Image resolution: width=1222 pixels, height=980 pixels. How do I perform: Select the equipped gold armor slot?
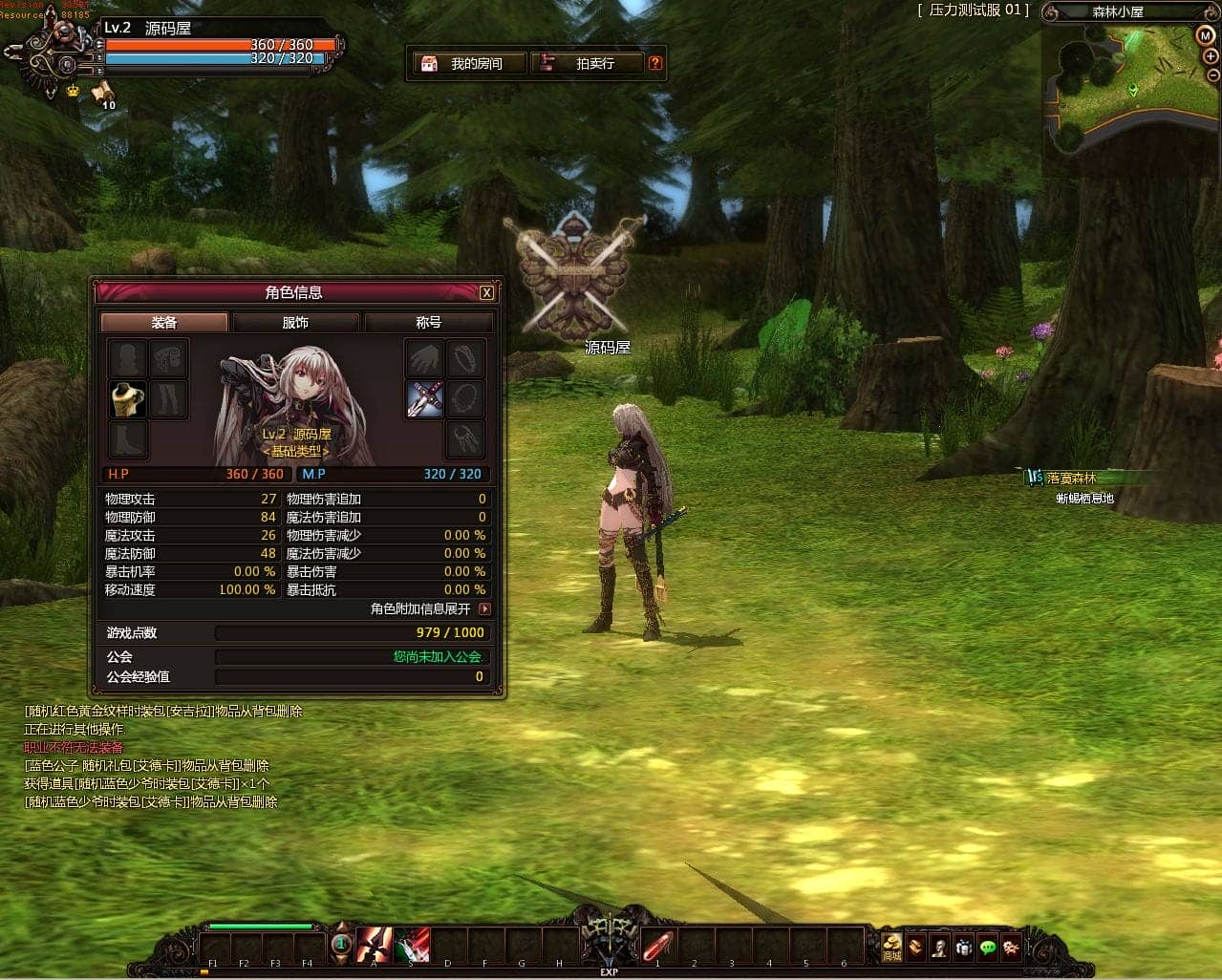(127, 399)
